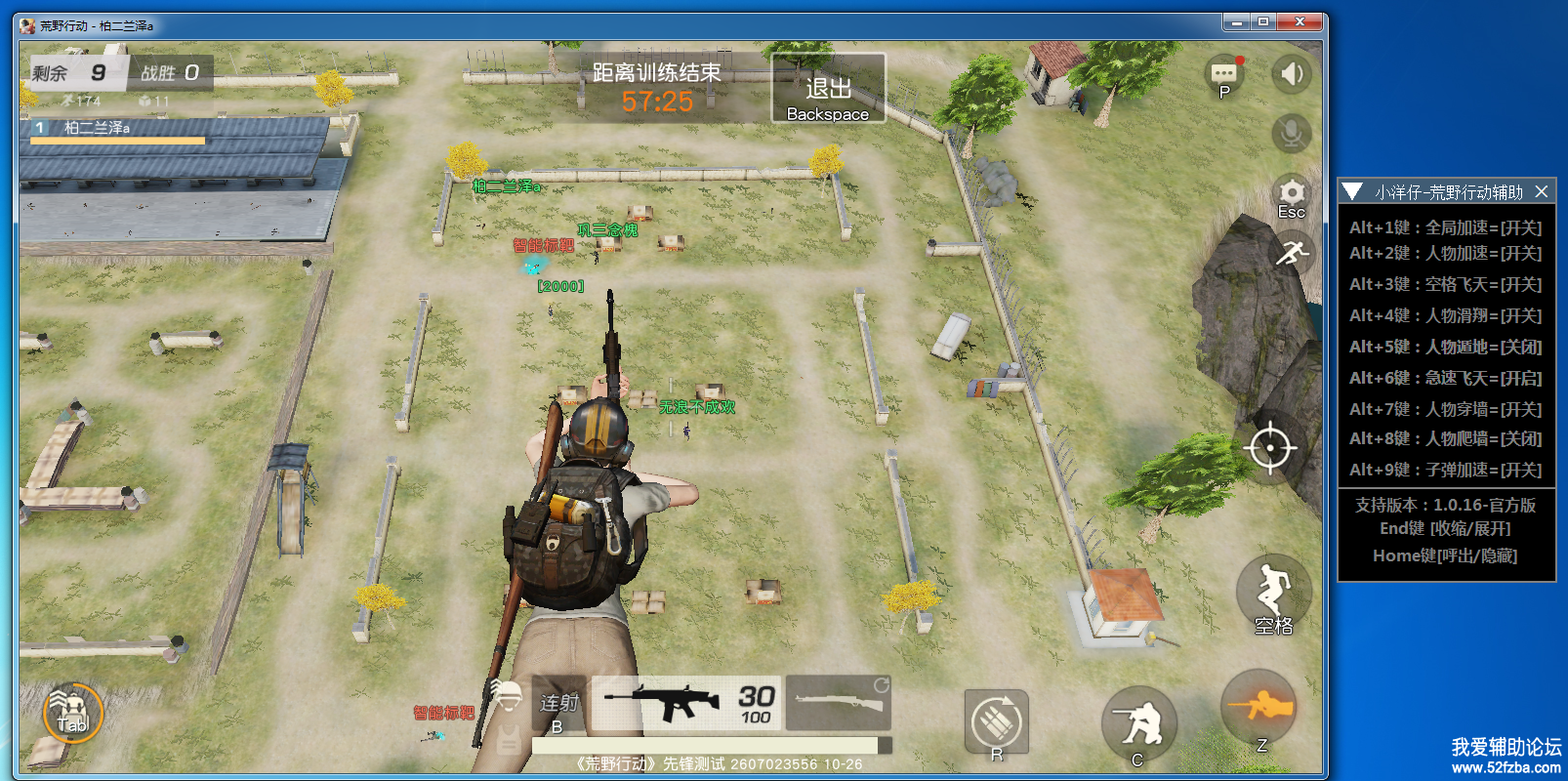Reload using the ammo magazine button
This screenshot has height=781, width=1568.
pos(996,722)
